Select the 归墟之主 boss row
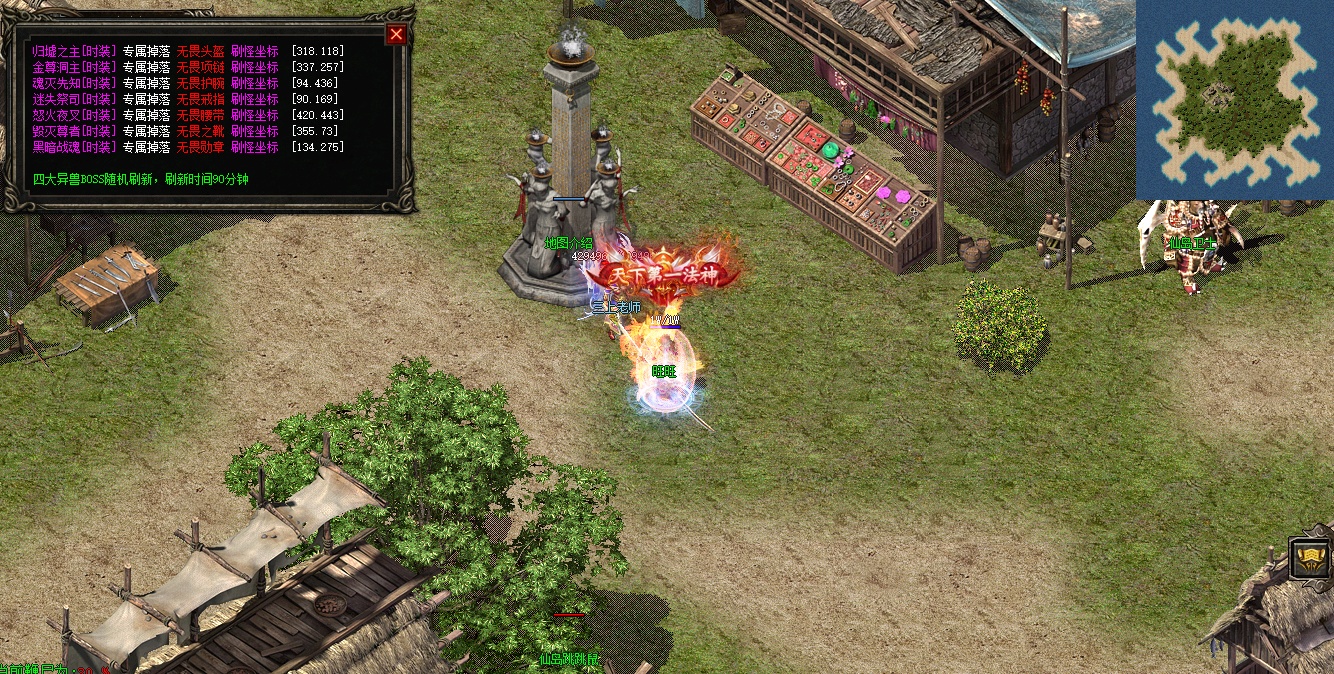 (x=73, y=51)
